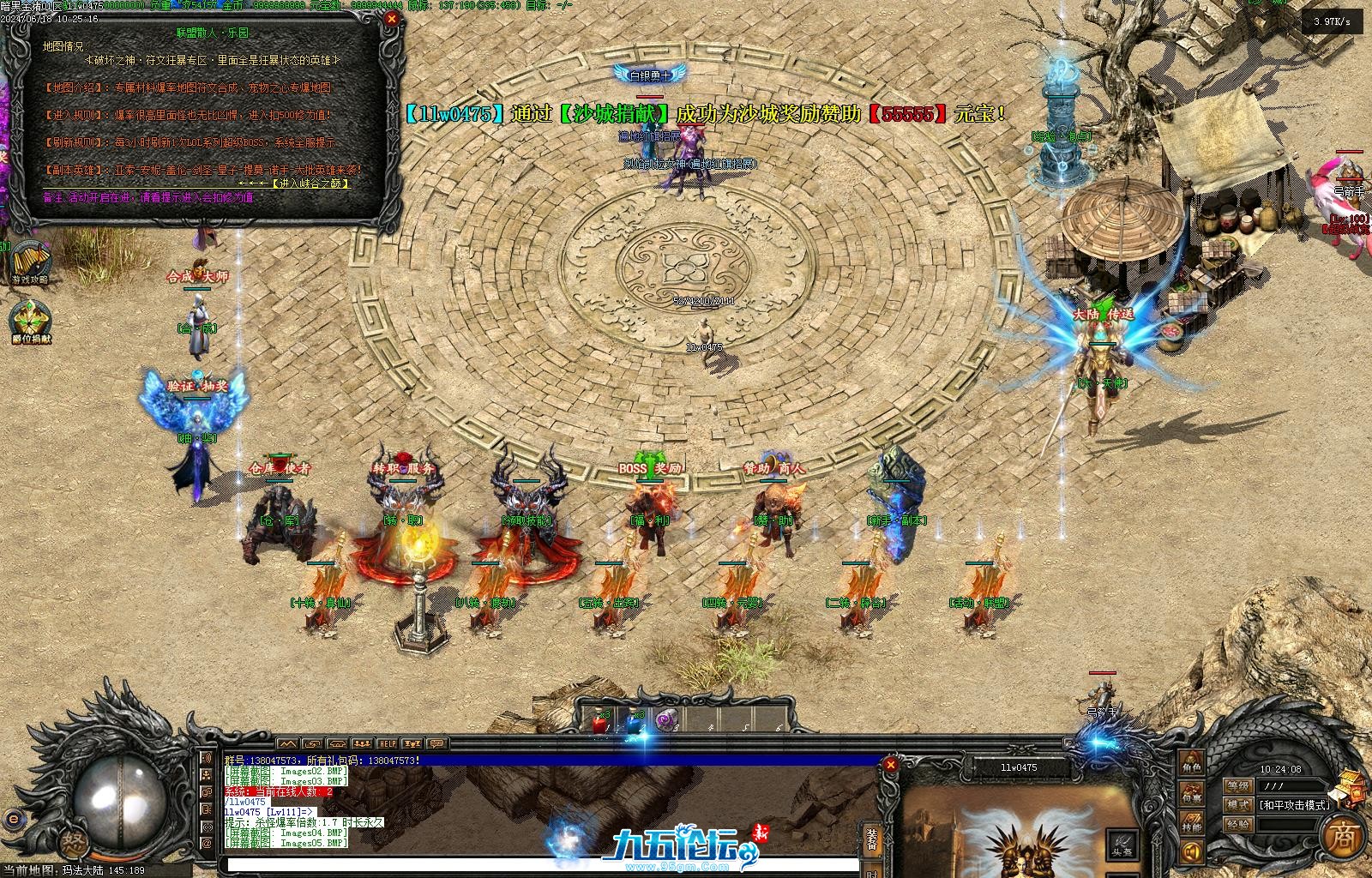The image size is (1372, 878).
Task: Select the 头盔 helmet equipment slot
Action: pyautogui.click(x=1120, y=842)
